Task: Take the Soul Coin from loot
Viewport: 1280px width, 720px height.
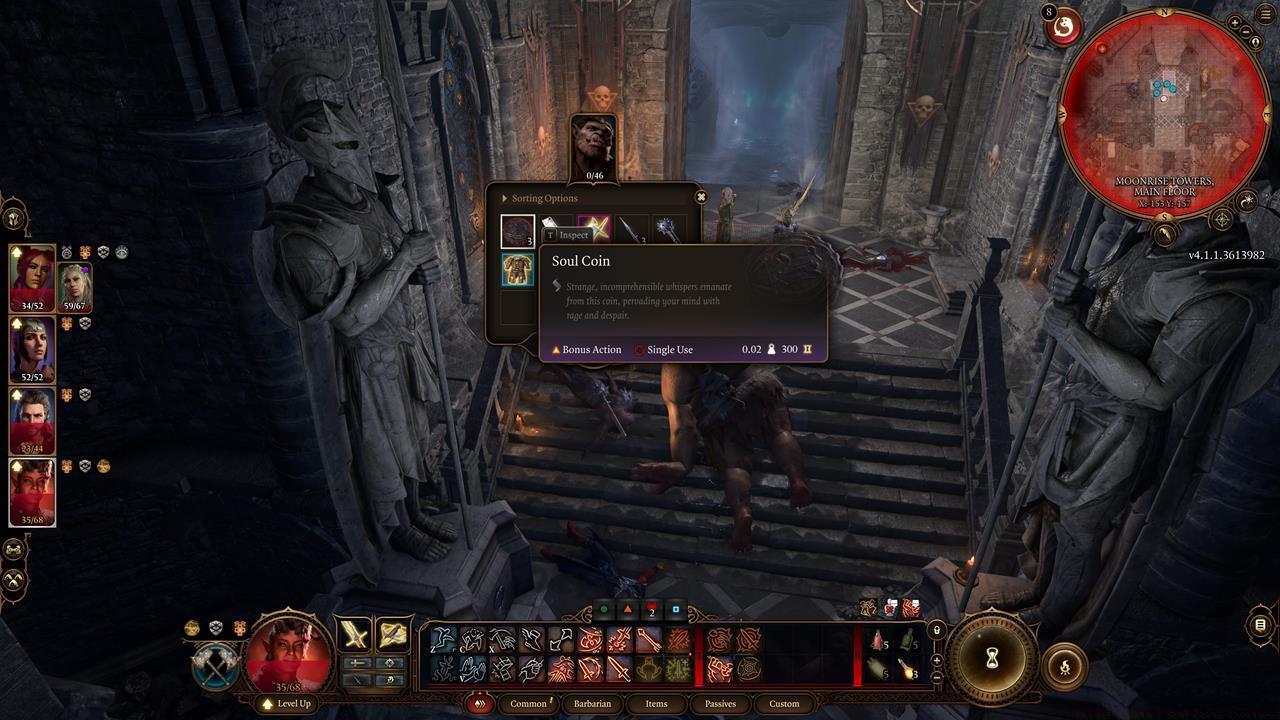Action: pos(518,231)
